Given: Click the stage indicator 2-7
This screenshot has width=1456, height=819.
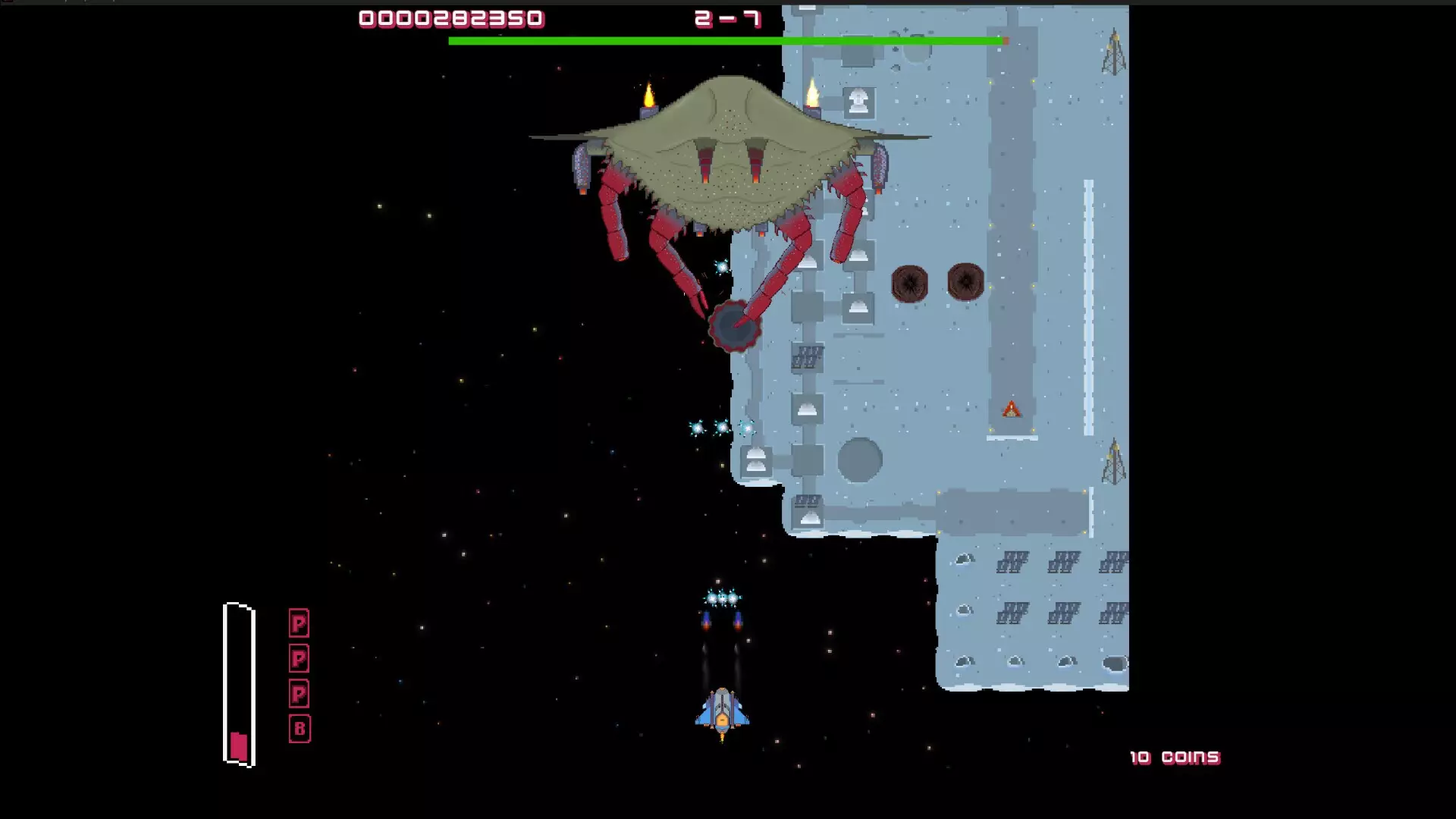Looking at the screenshot, I should point(726,18).
